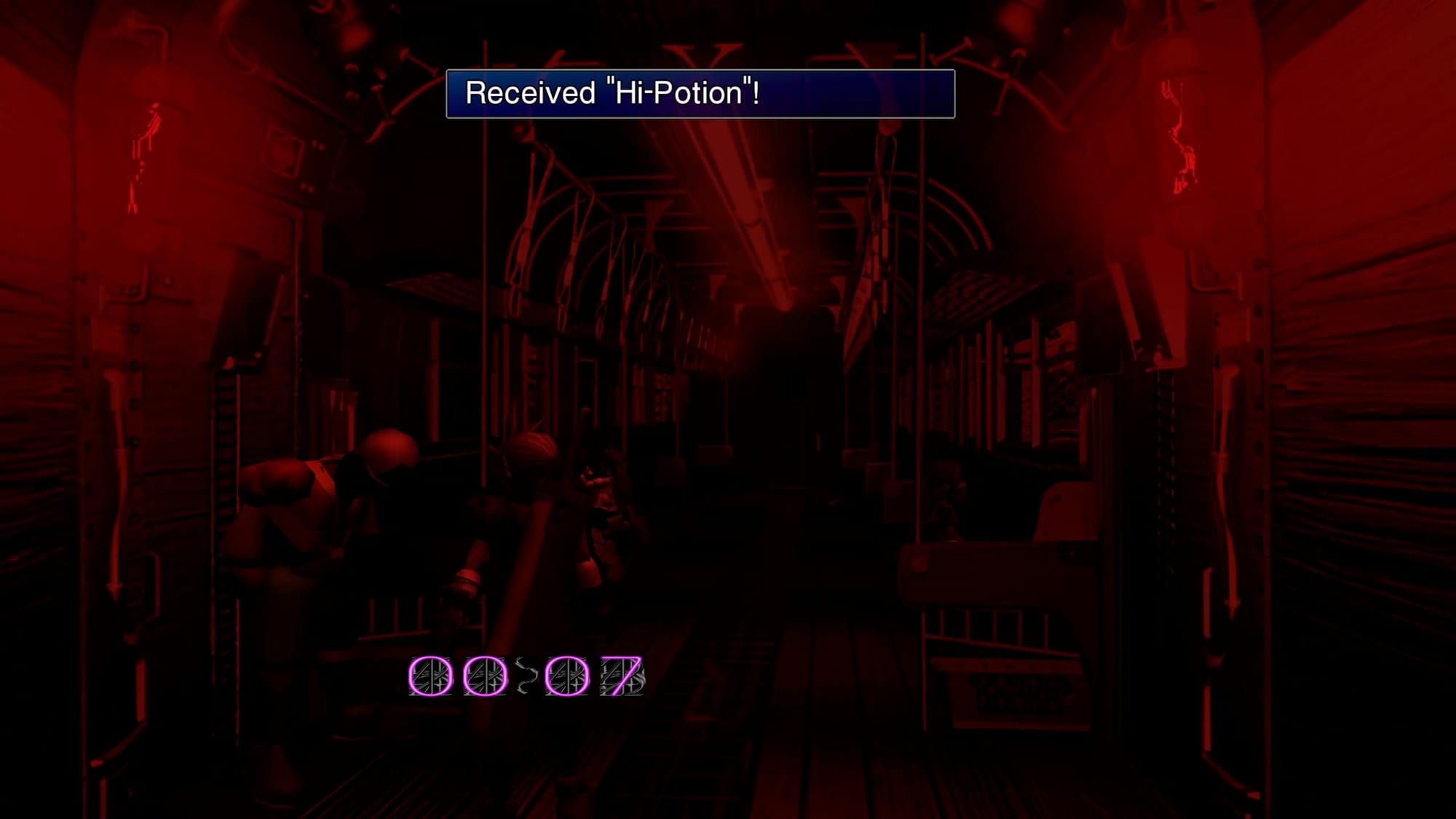Dismiss the Received "Hi-Potion" message box

point(700,93)
